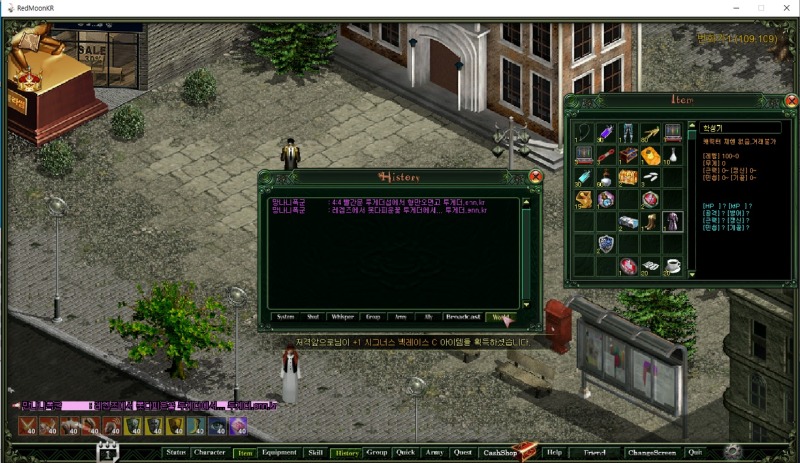
Task: Maximize the RedMoonKR window
Action: (760, 8)
